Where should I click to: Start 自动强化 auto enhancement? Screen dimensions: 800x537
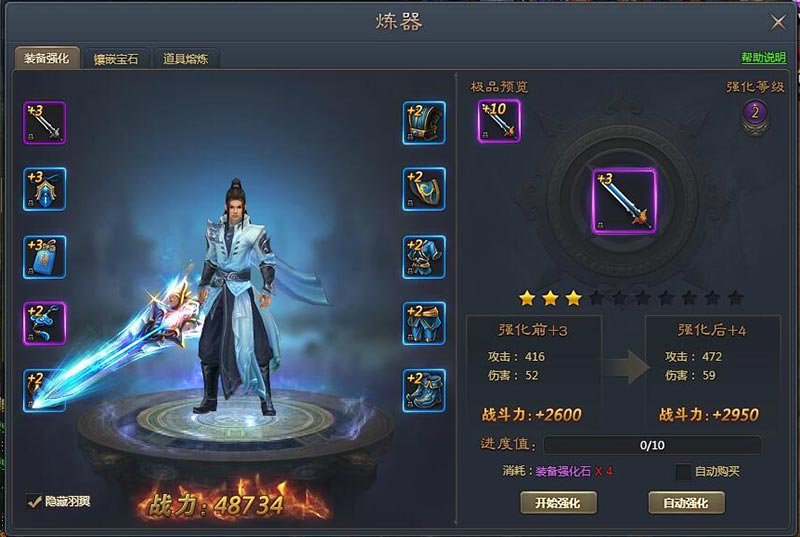click(x=686, y=502)
